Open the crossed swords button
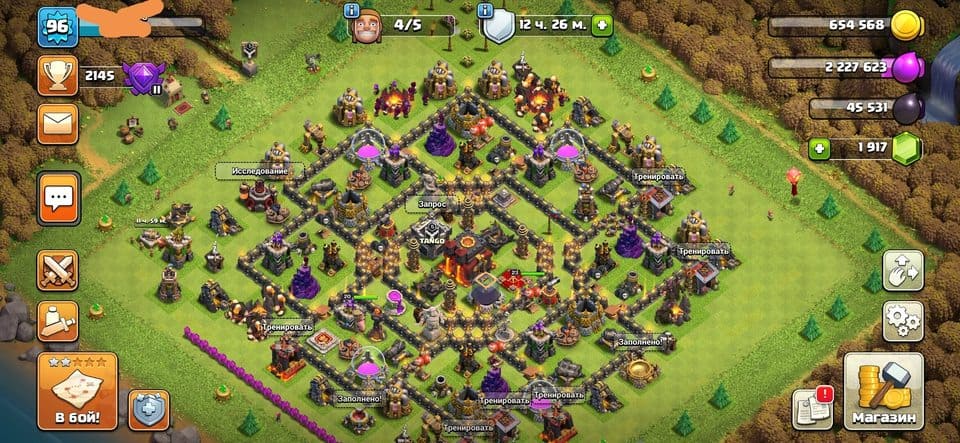This screenshot has height=443, width=960. point(57,270)
